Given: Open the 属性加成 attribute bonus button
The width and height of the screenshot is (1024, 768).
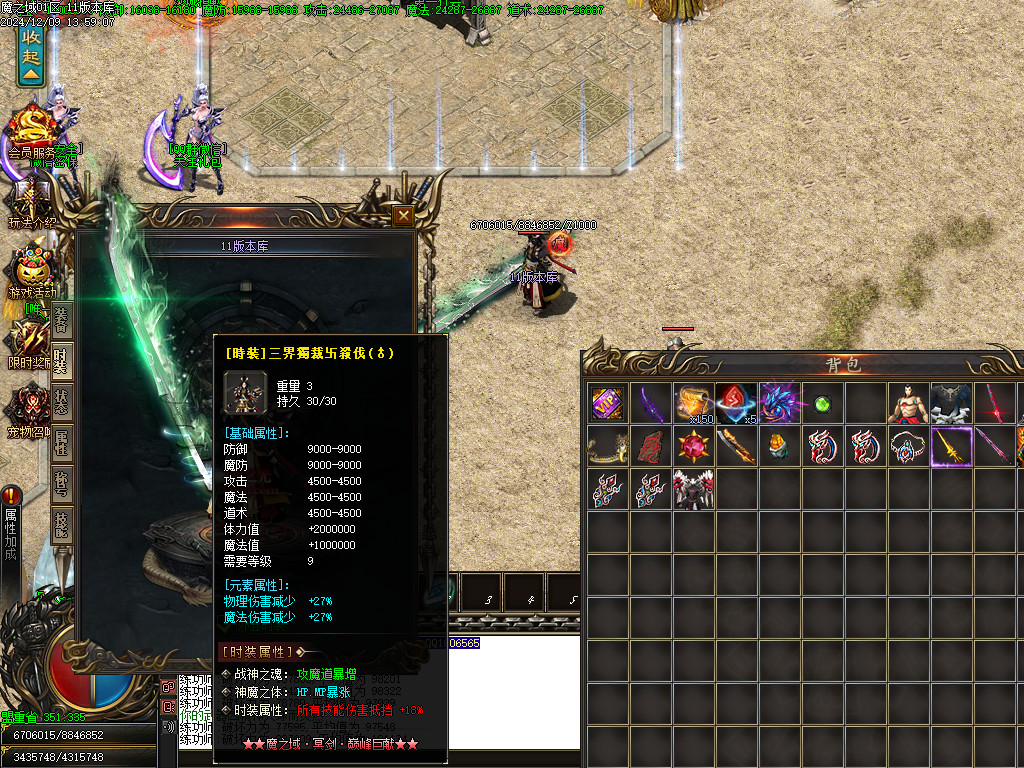Looking at the screenshot, I should point(11,530).
